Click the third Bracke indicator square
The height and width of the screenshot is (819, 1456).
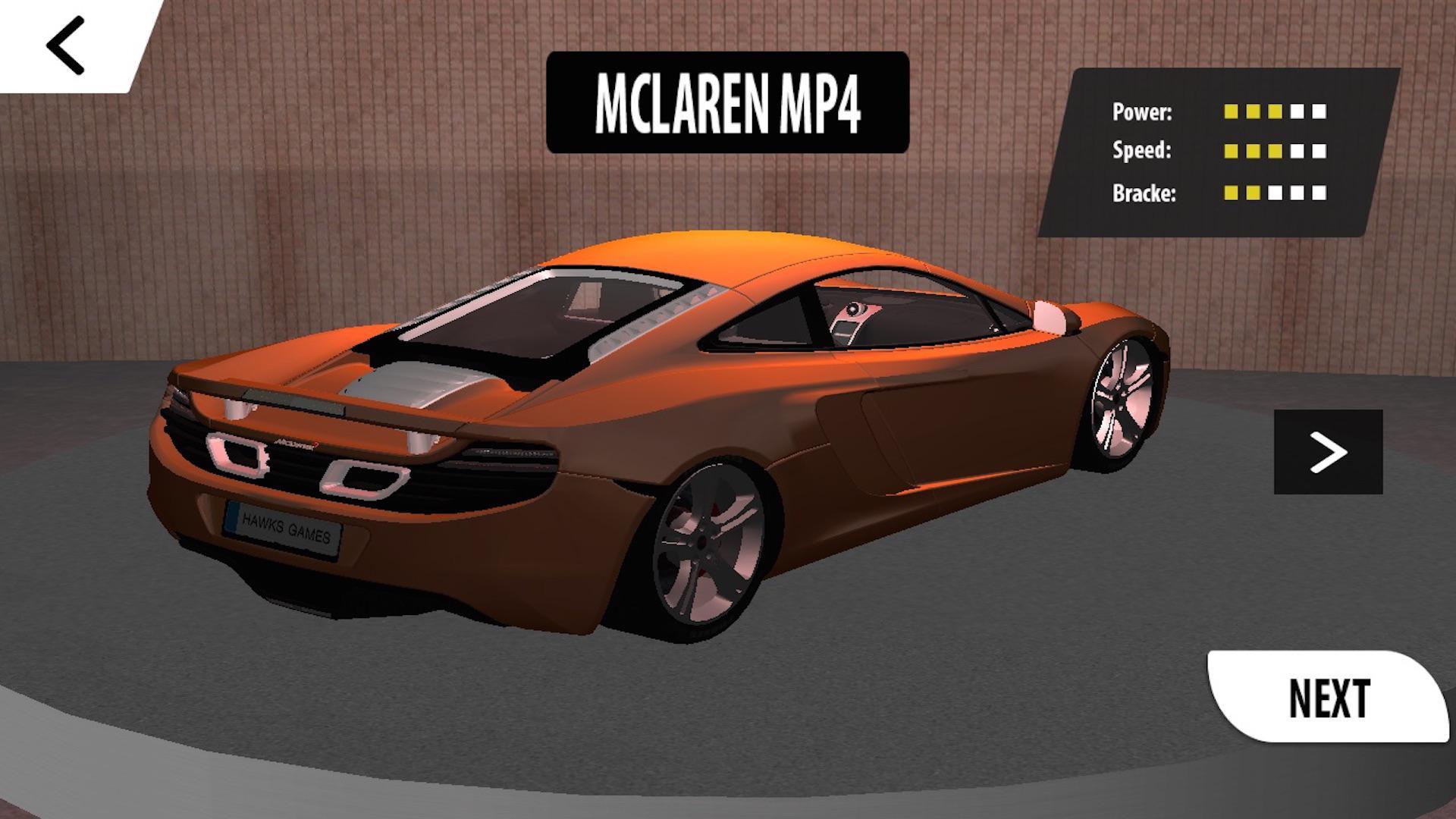click(x=1276, y=193)
